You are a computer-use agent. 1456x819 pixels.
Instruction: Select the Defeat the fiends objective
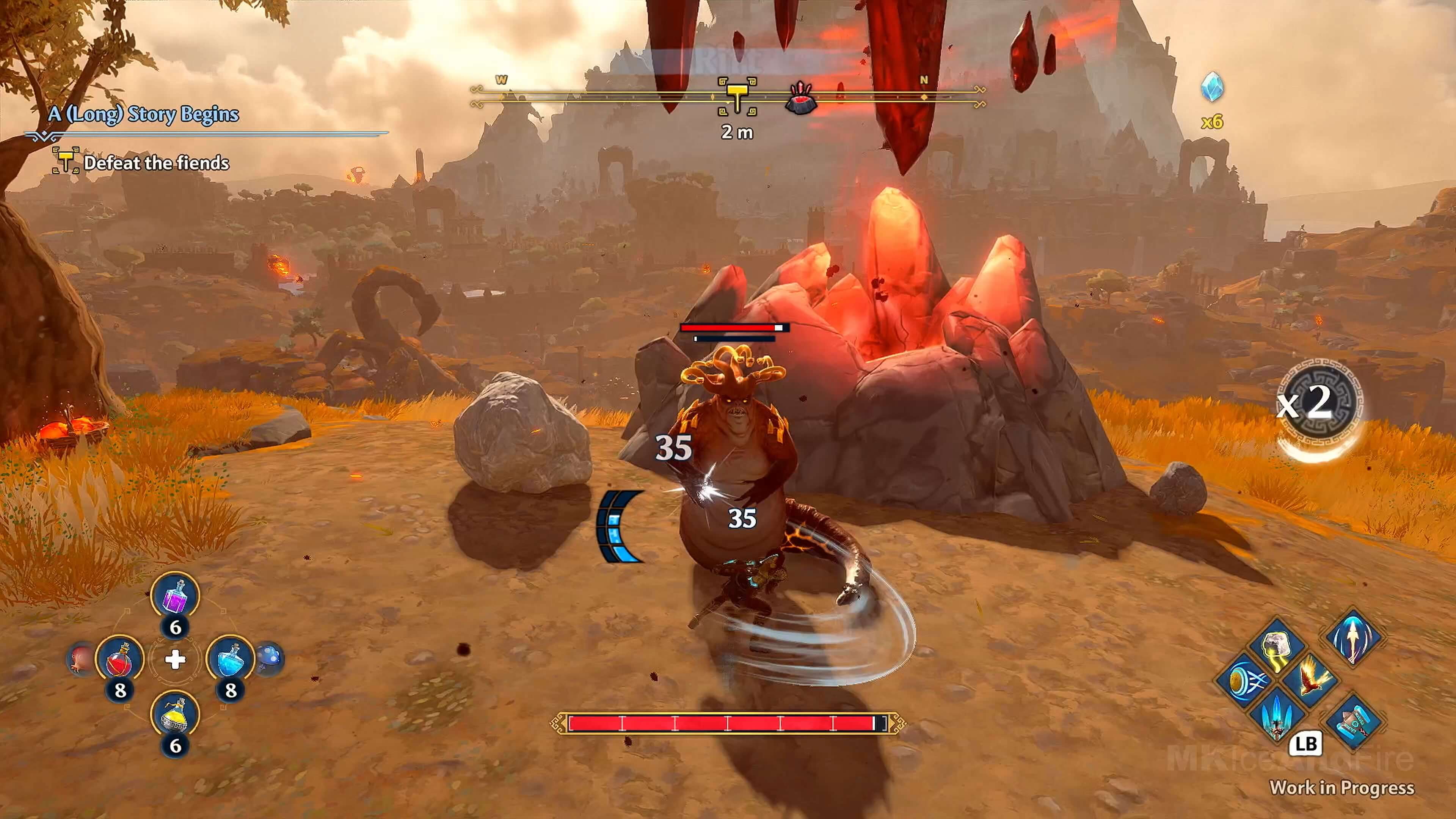point(156,163)
